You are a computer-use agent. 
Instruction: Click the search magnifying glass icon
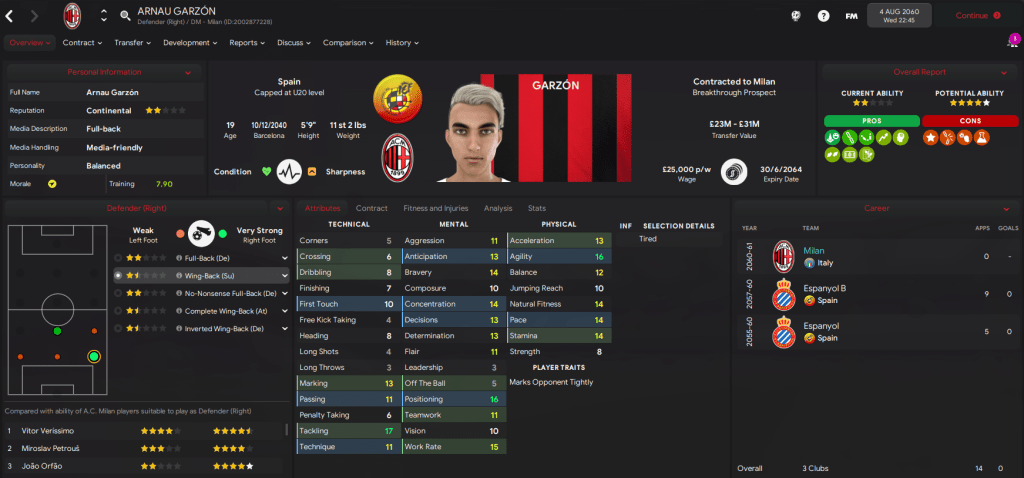pyautogui.click(x=125, y=16)
